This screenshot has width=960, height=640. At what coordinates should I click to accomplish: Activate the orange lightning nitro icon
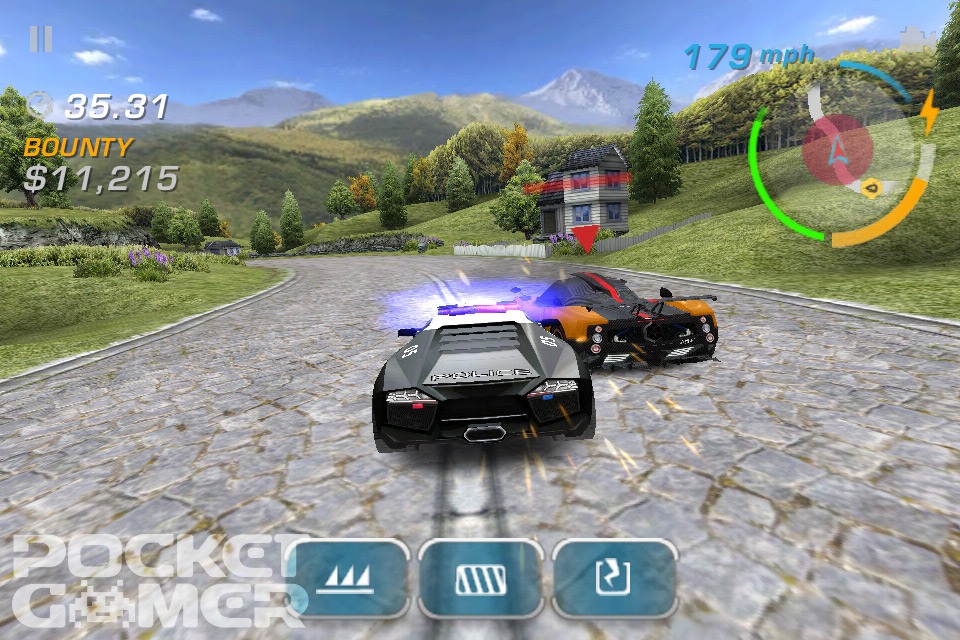tap(929, 112)
